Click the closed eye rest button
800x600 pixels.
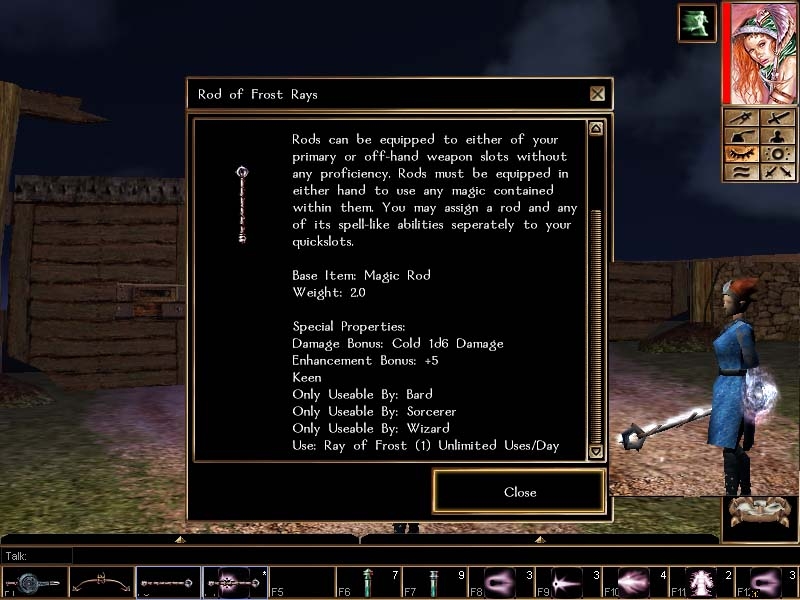[741, 155]
